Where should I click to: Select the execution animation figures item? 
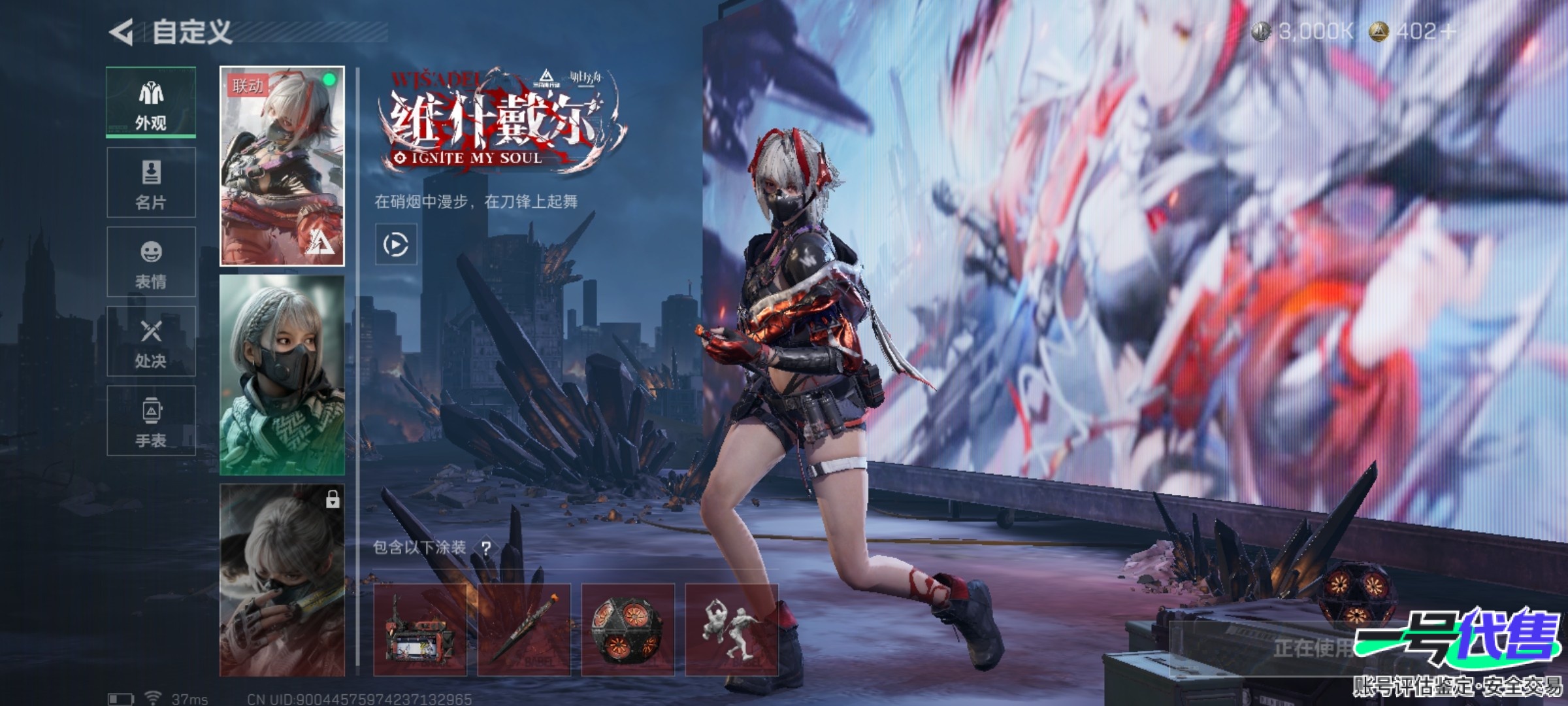point(731,630)
